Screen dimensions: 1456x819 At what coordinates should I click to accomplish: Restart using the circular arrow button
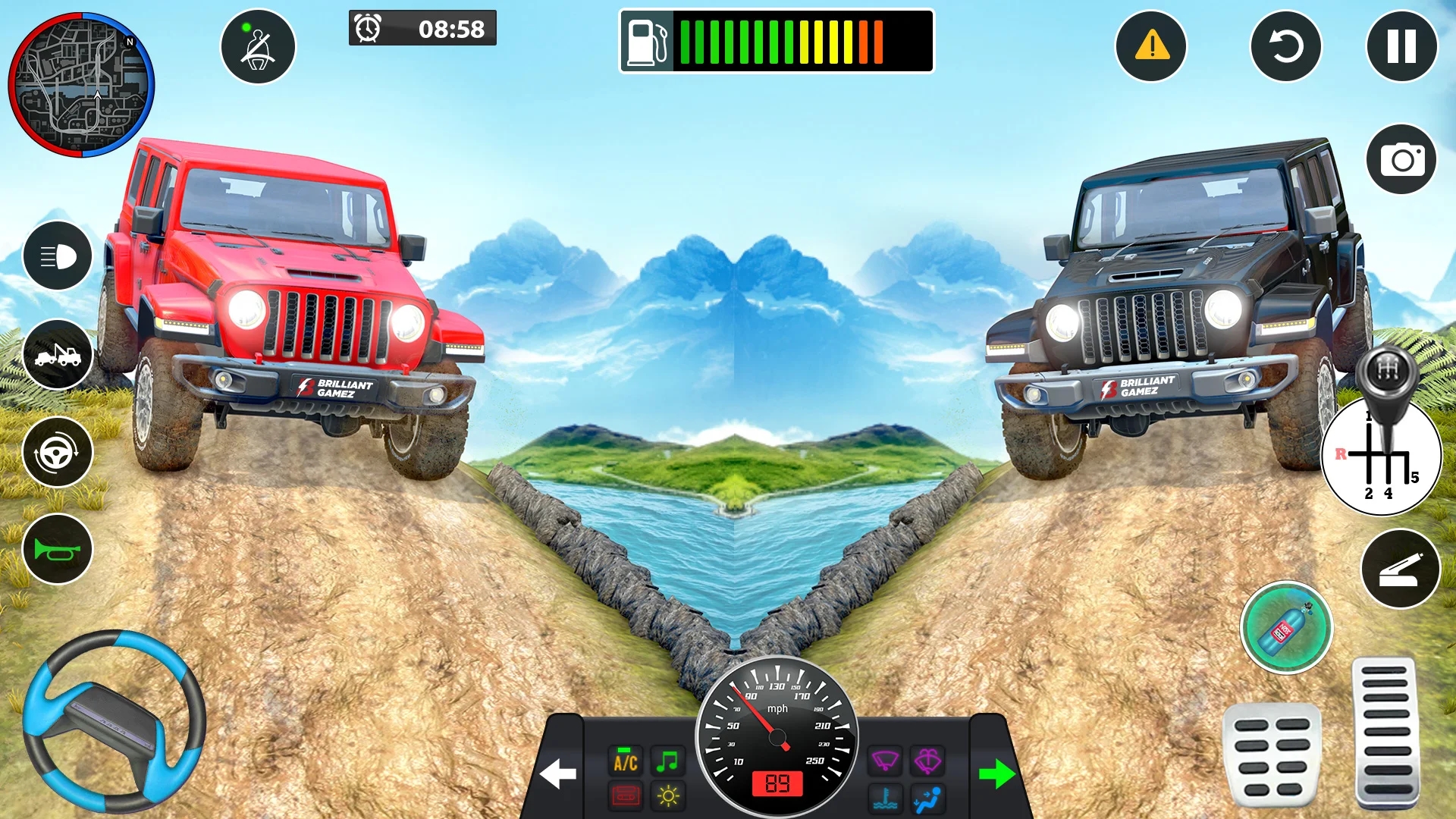1285,46
